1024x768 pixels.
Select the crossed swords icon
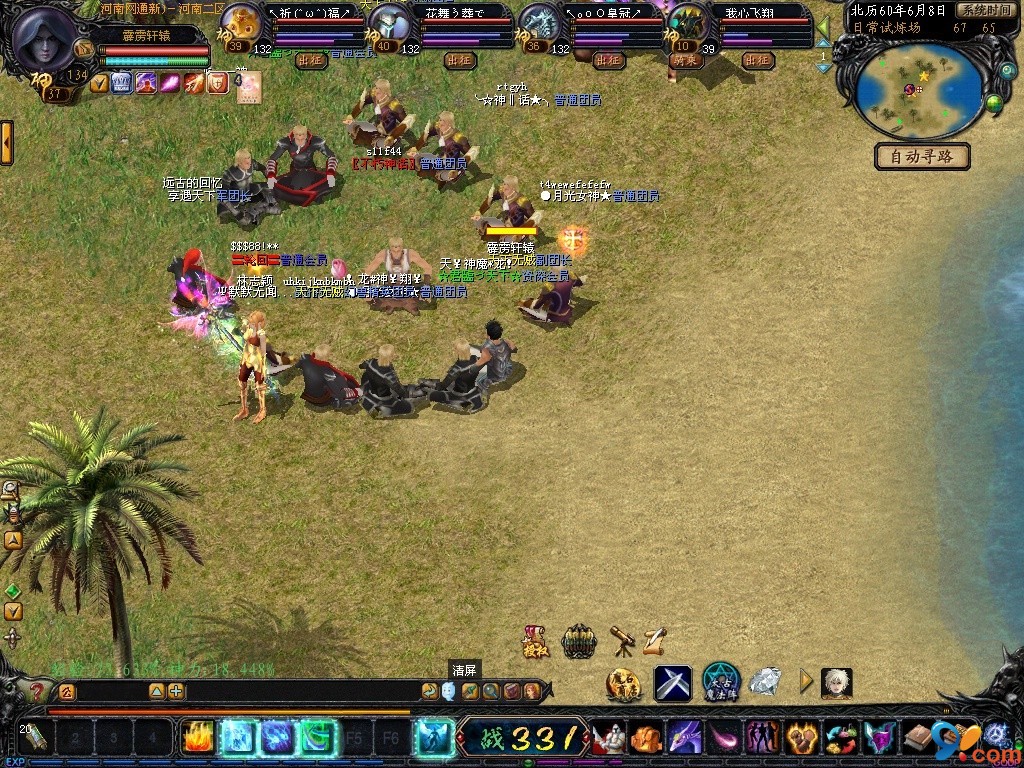coord(673,683)
